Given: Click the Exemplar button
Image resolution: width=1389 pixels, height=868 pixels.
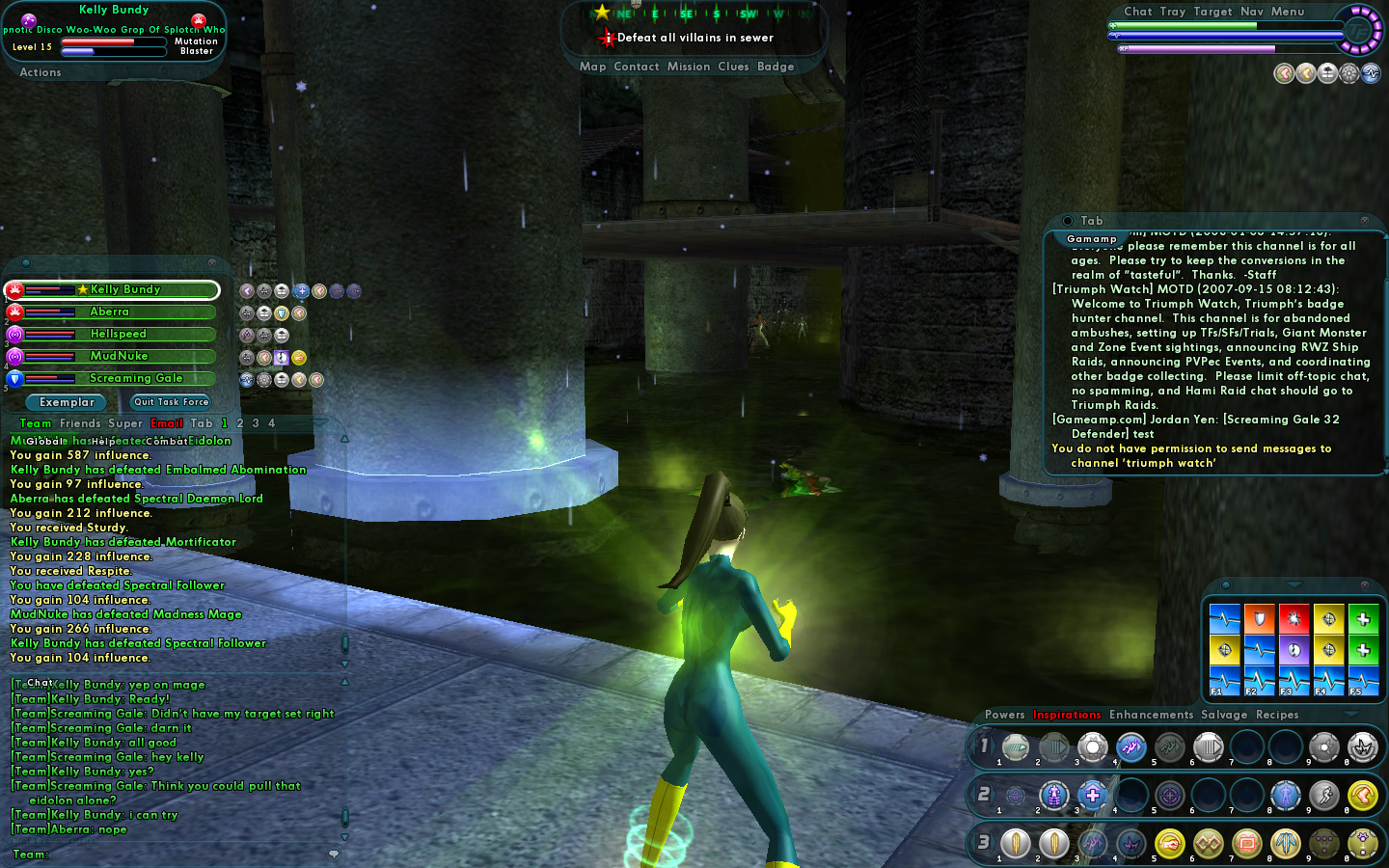Looking at the screenshot, I should click(68, 402).
